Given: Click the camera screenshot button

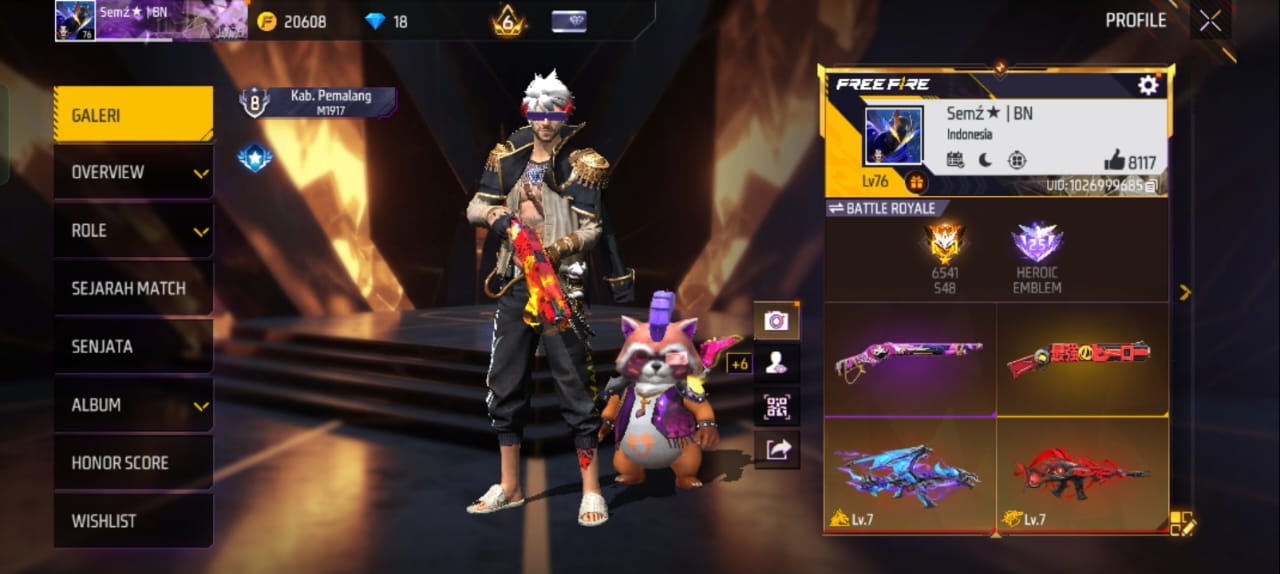Looking at the screenshot, I should pos(776,320).
